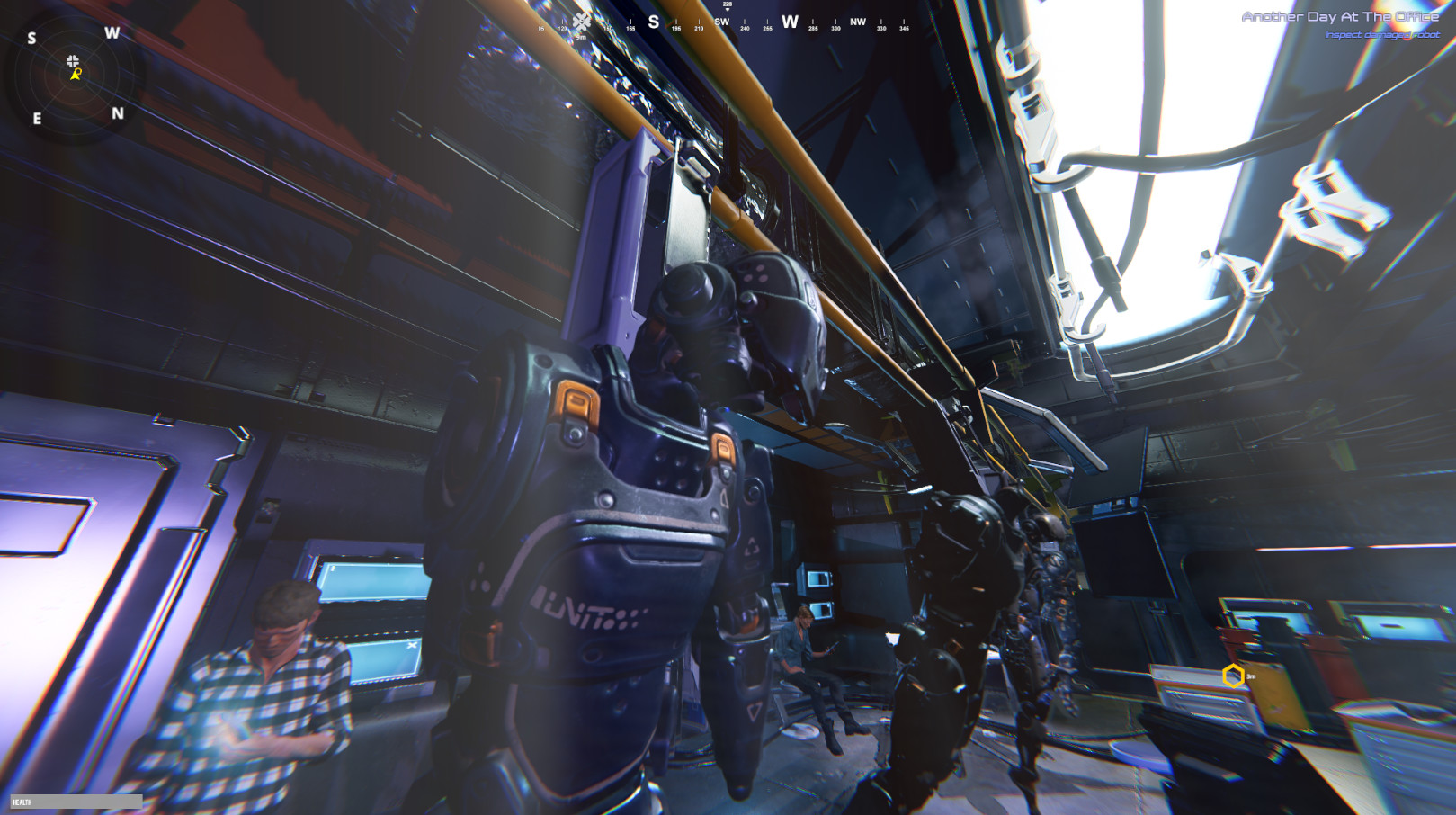Click the S cardinal letter on the compass bar
Image resolution: width=1456 pixels, height=815 pixels.
pos(654,22)
